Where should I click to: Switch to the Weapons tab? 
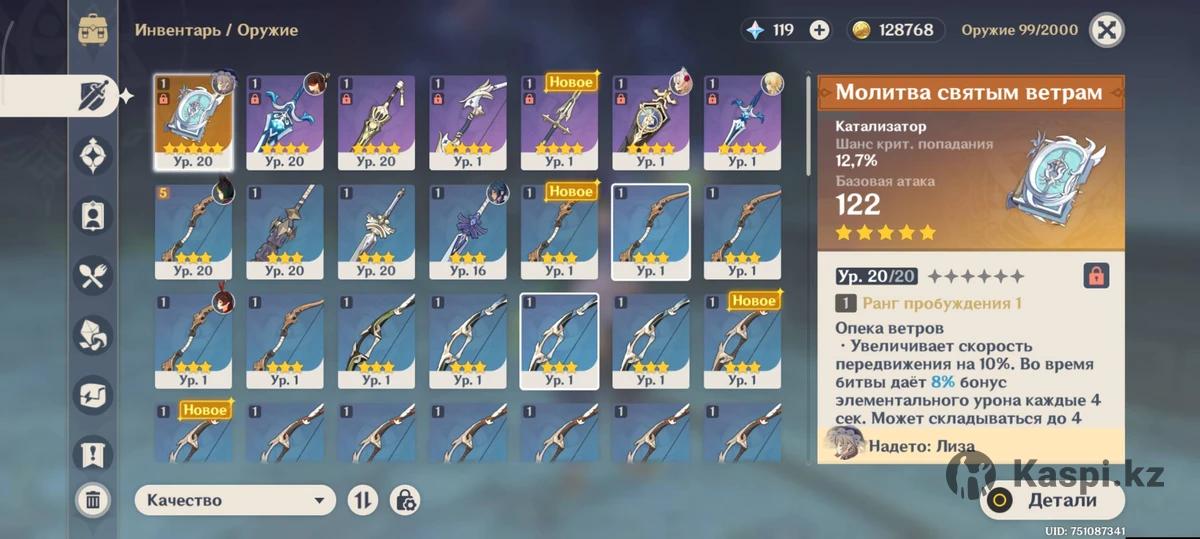tap(94, 97)
